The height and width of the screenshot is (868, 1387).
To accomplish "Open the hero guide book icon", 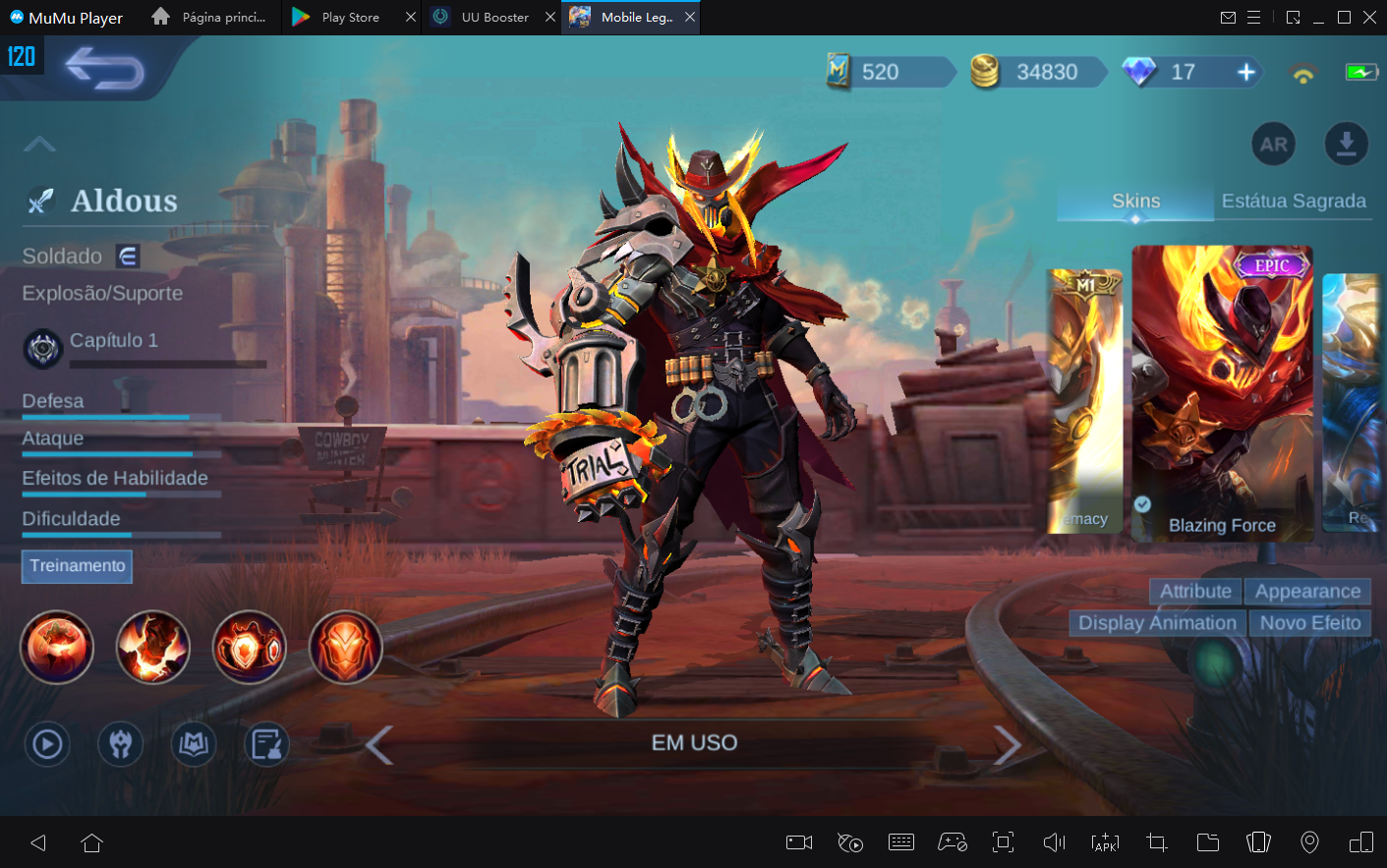I will tap(193, 744).
